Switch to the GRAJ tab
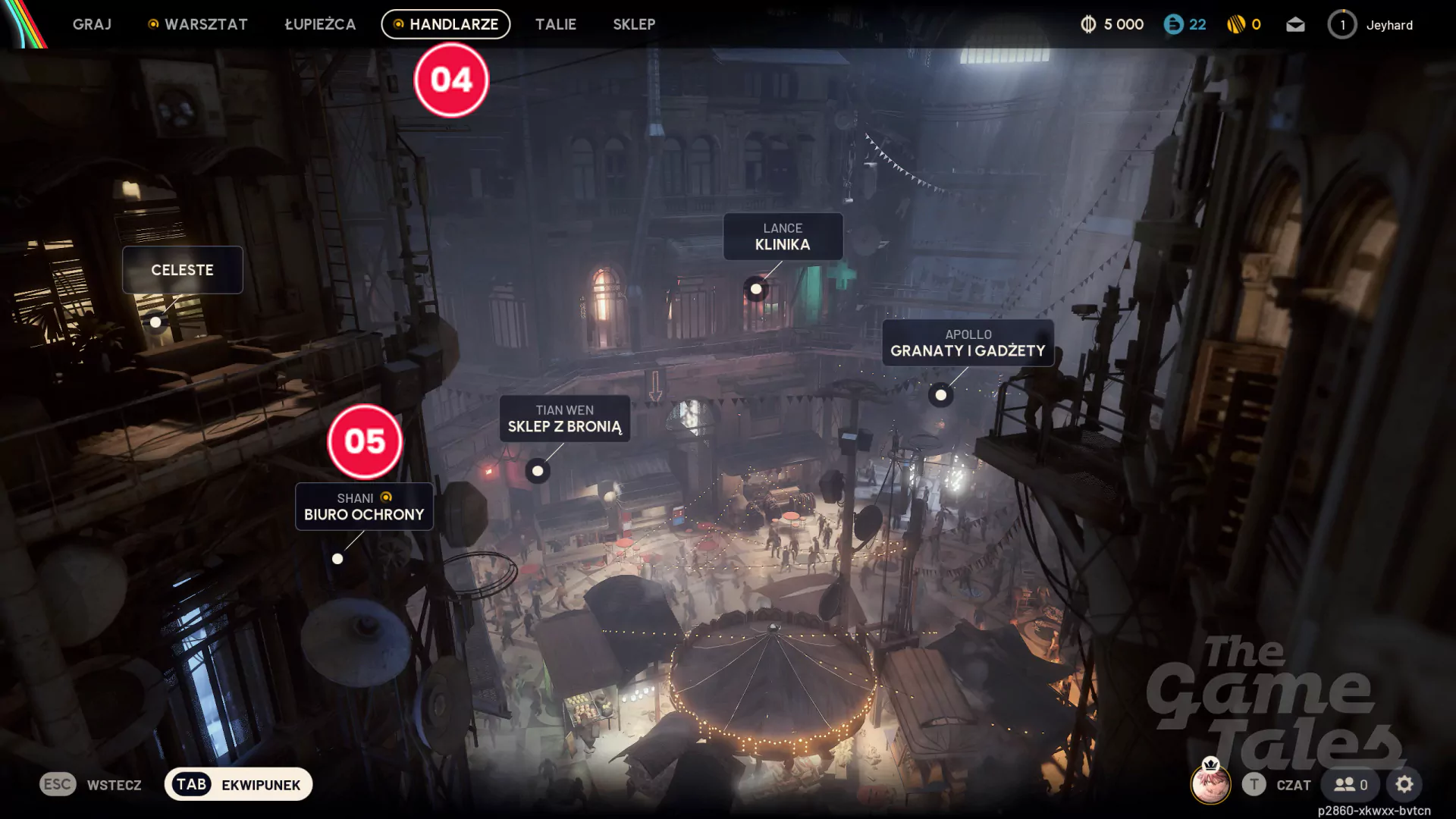The height and width of the screenshot is (819, 1456). 92,24
